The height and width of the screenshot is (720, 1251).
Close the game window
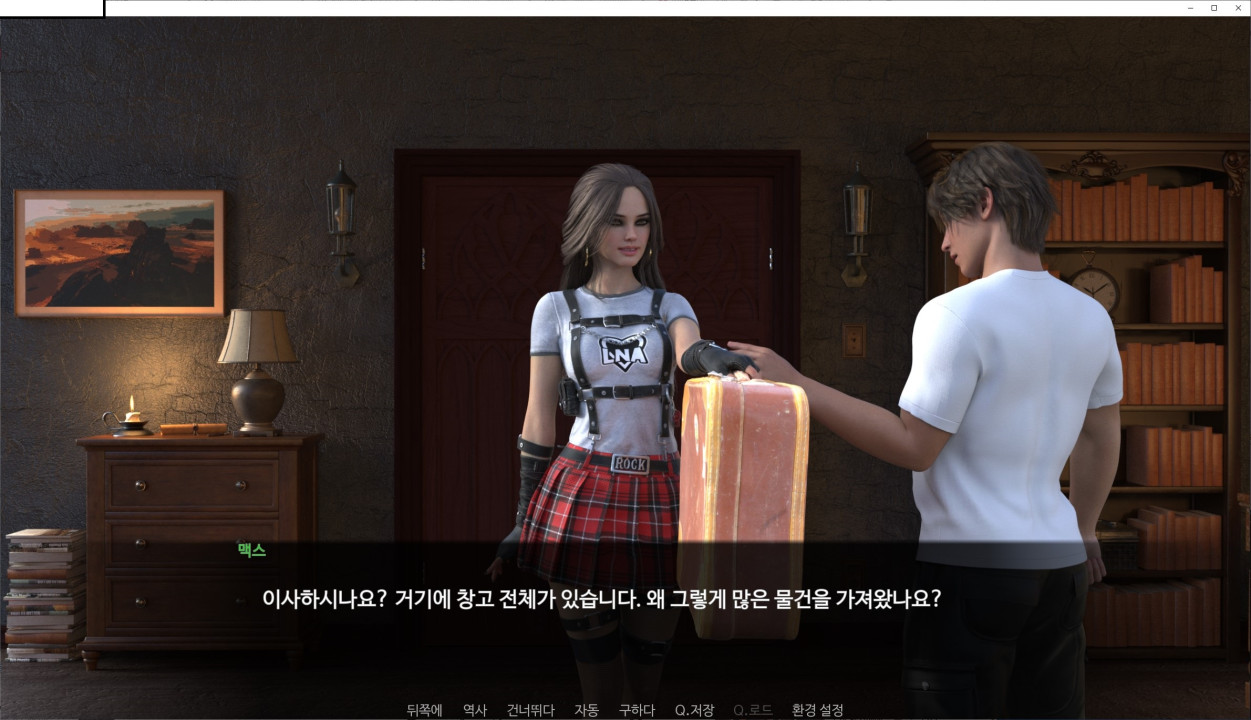coord(1238,8)
